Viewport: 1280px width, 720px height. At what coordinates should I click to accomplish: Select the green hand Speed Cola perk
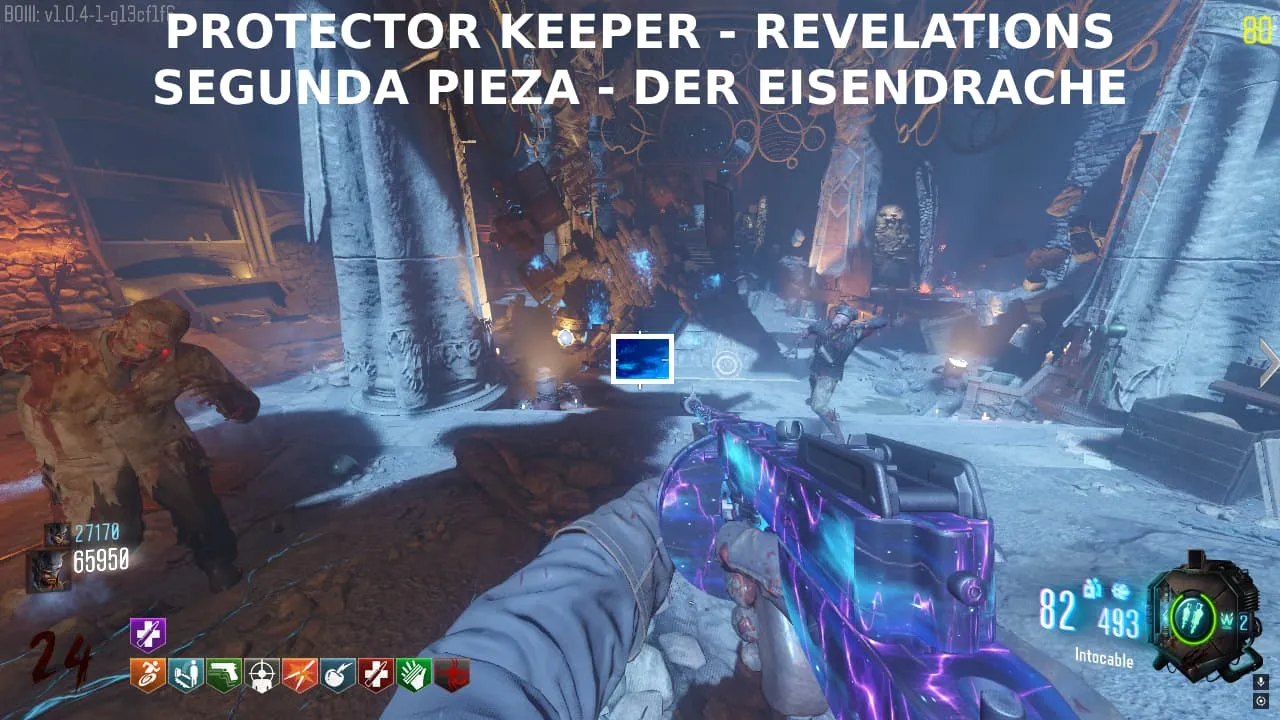pos(414,675)
